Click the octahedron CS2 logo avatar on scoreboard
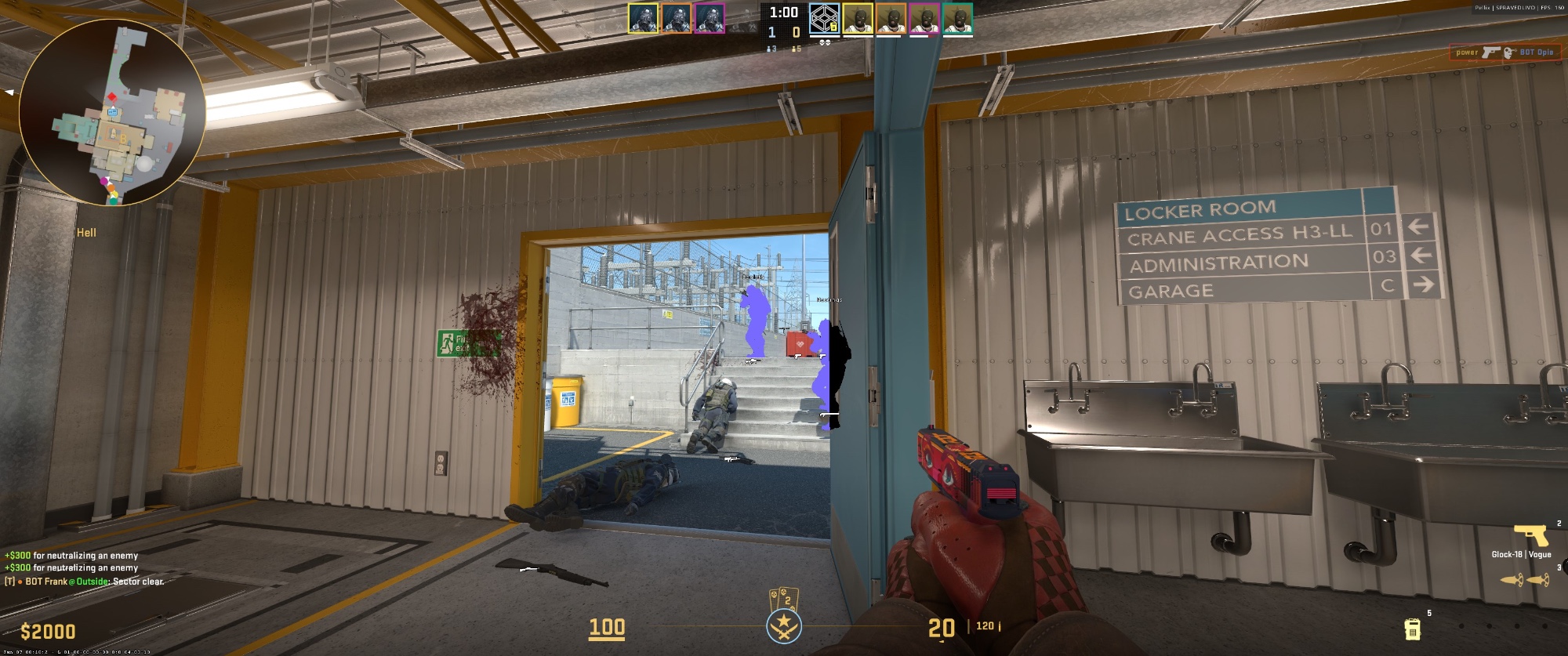 click(824, 20)
